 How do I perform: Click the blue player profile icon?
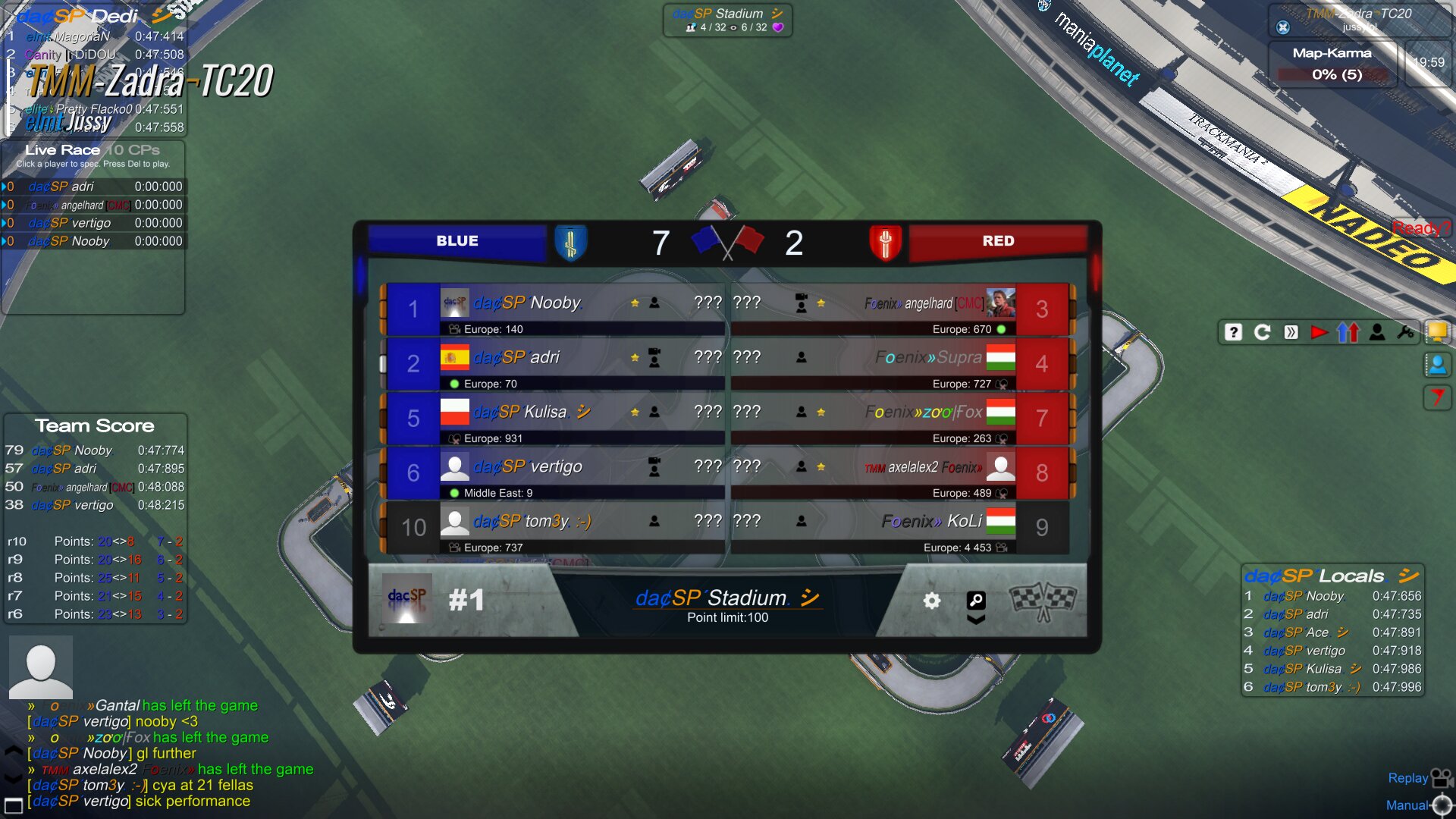(1437, 365)
